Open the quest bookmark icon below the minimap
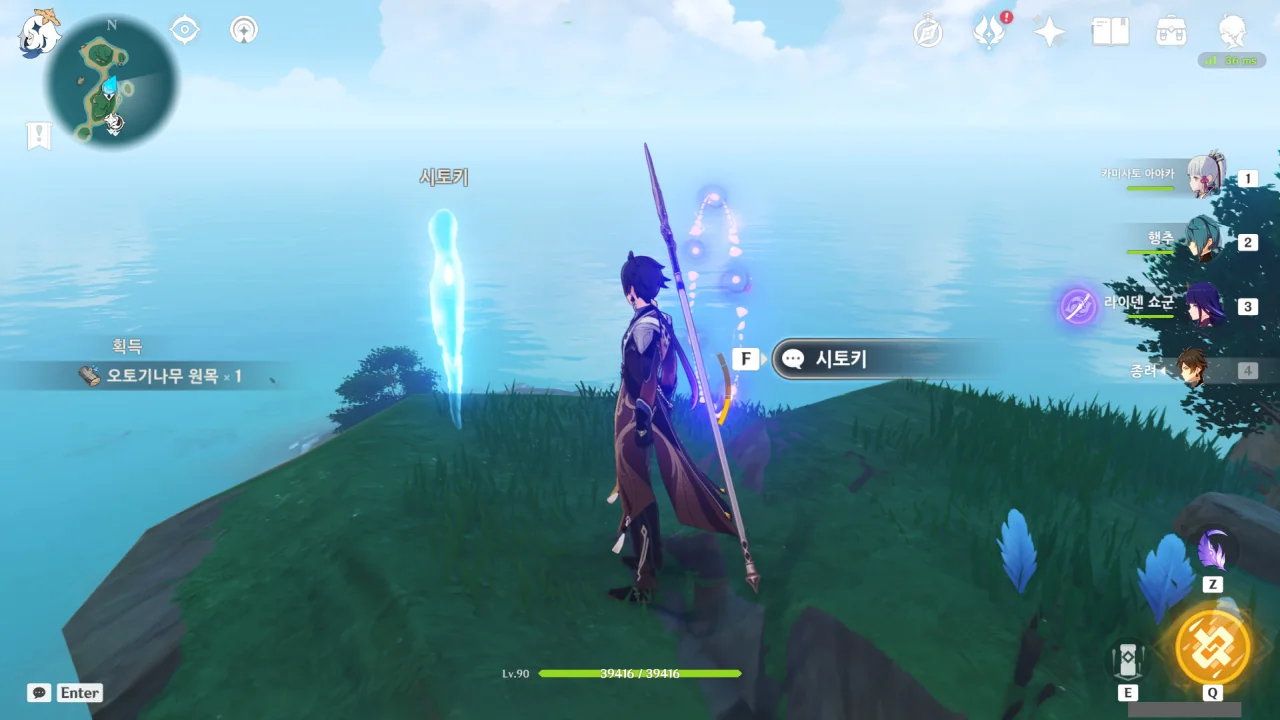The image size is (1280, 720). (x=38, y=136)
